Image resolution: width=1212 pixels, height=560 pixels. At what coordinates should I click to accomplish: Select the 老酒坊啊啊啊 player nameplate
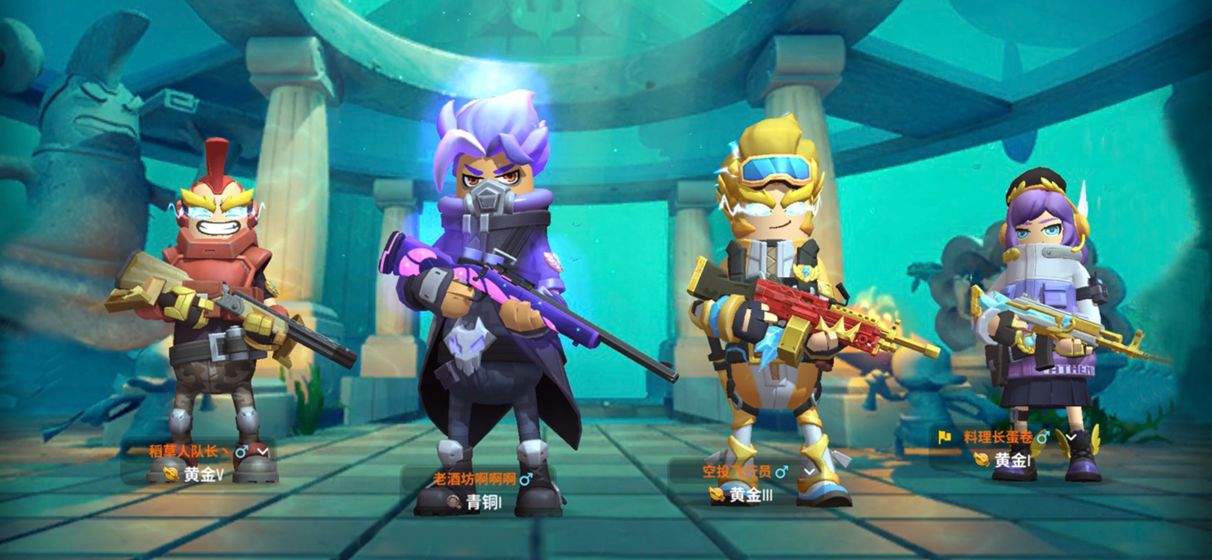coord(475,479)
